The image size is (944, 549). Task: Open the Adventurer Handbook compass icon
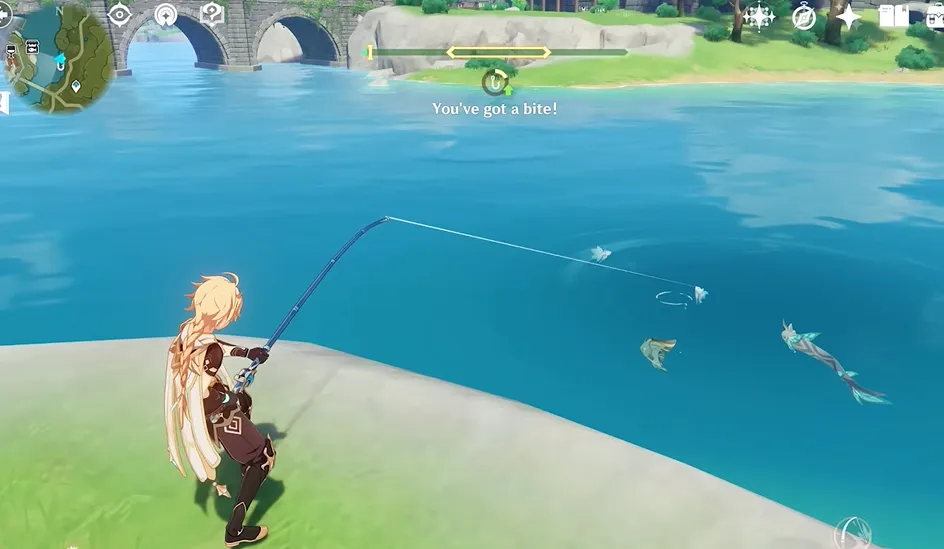(x=804, y=16)
